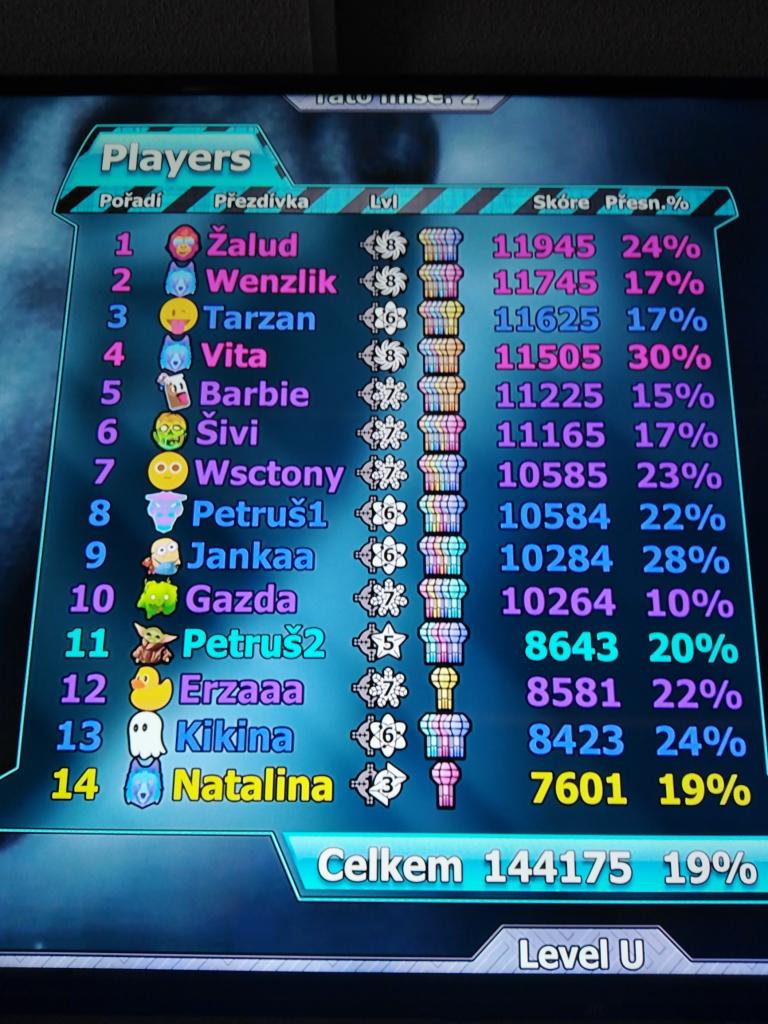
Task: Choose Natalina's last-place row
Action: [251, 785]
